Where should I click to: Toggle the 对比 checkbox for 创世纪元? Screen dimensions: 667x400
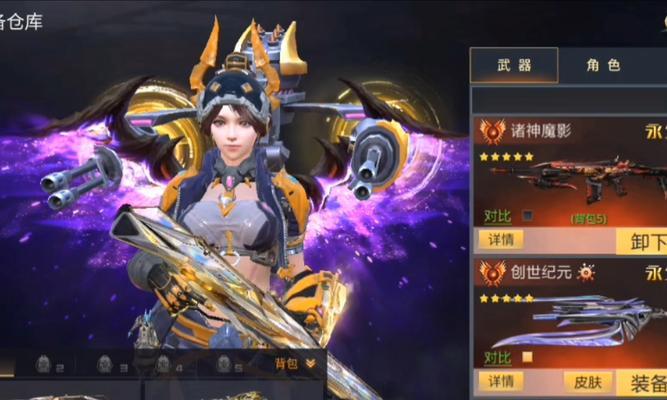click(x=527, y=357)
